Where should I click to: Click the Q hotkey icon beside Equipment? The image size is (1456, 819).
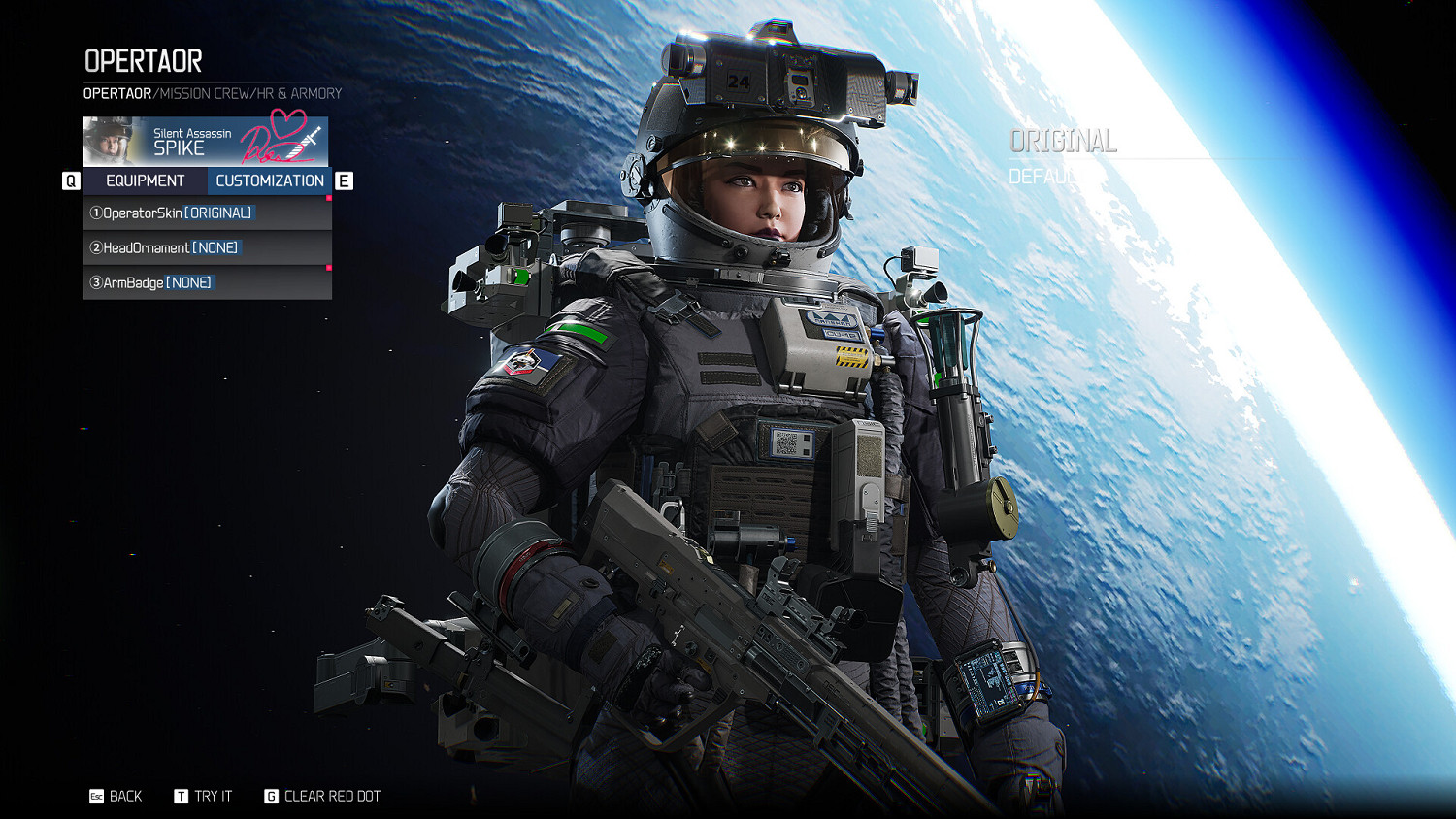(71, 180)
